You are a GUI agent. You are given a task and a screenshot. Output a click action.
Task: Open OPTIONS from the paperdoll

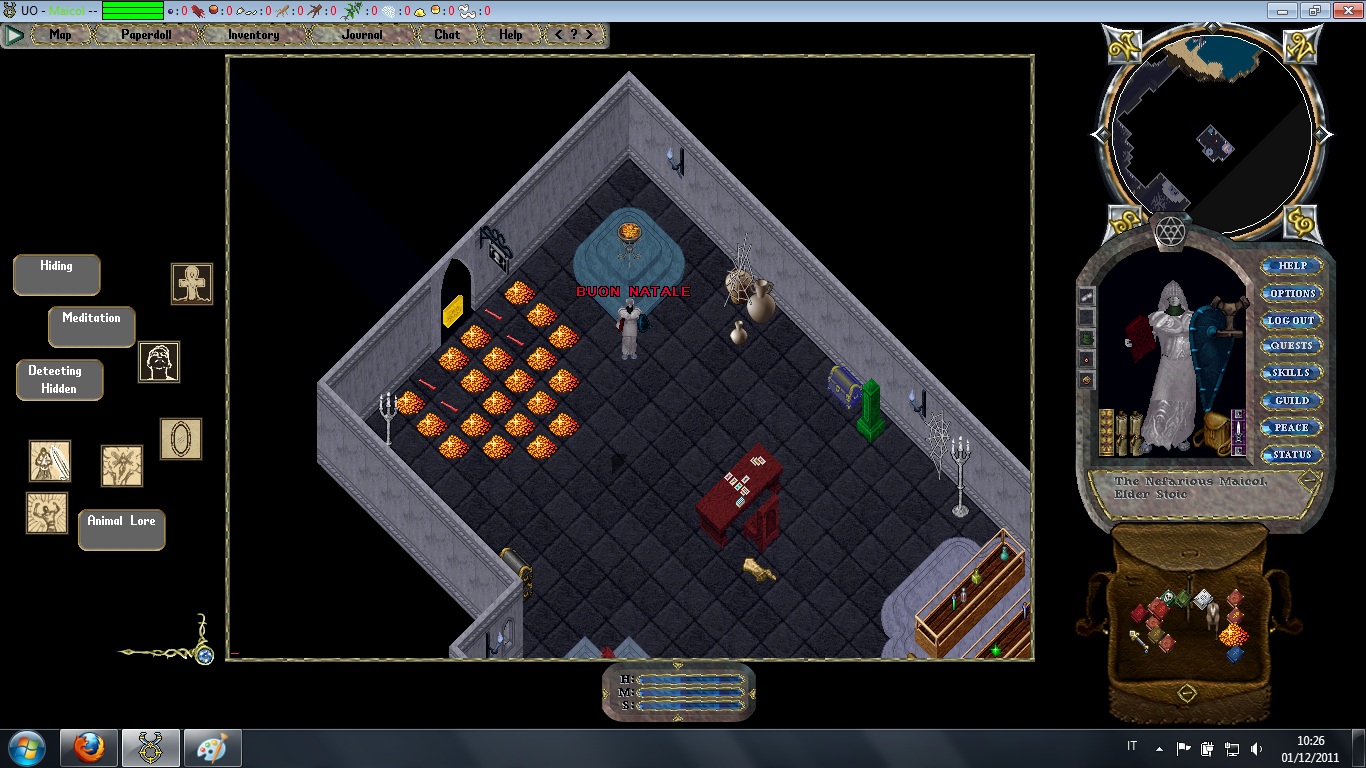pyautogui.click(x=1292, y=293)
